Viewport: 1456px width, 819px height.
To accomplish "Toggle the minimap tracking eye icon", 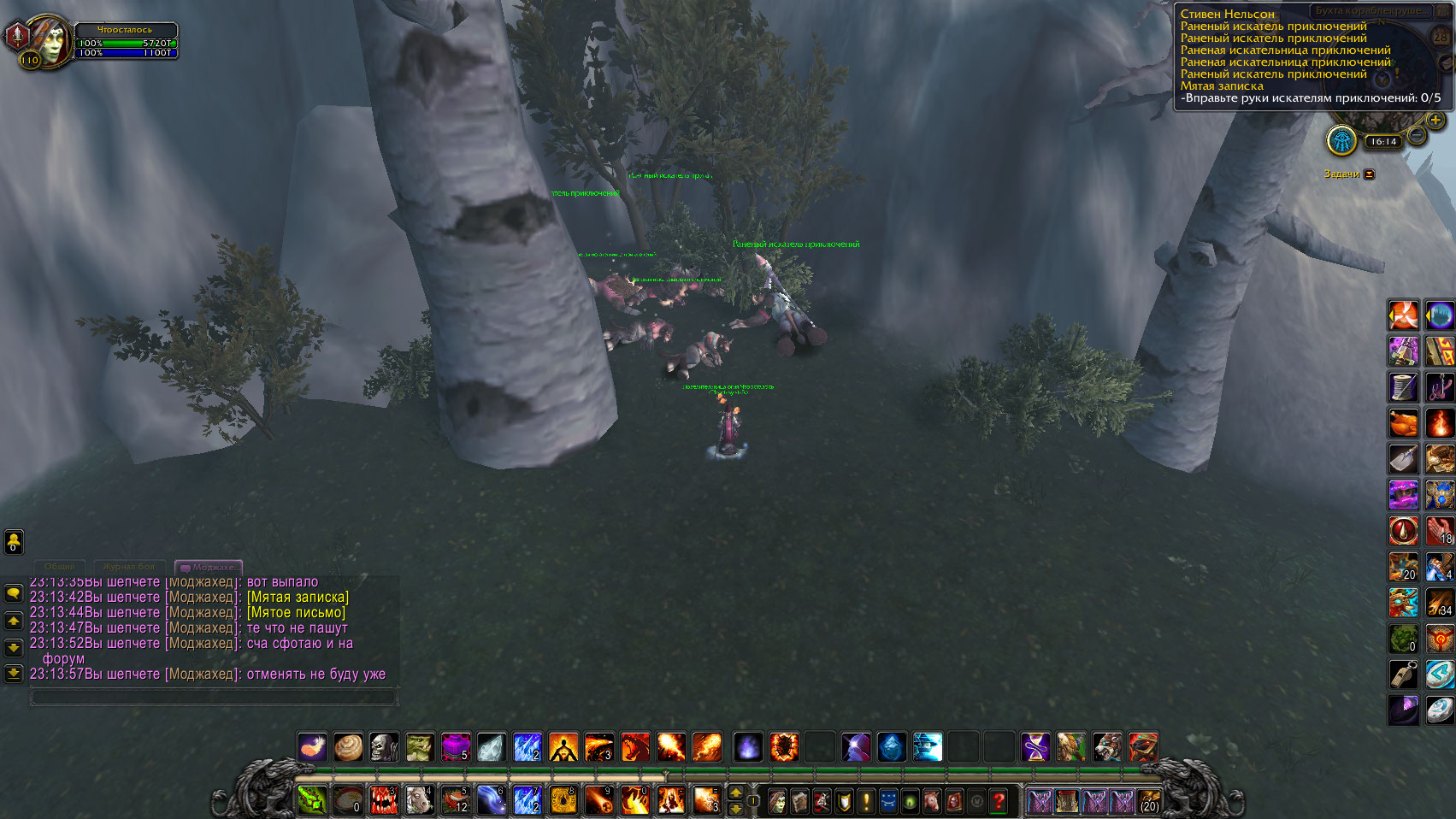I will [x=1342, y=141].
